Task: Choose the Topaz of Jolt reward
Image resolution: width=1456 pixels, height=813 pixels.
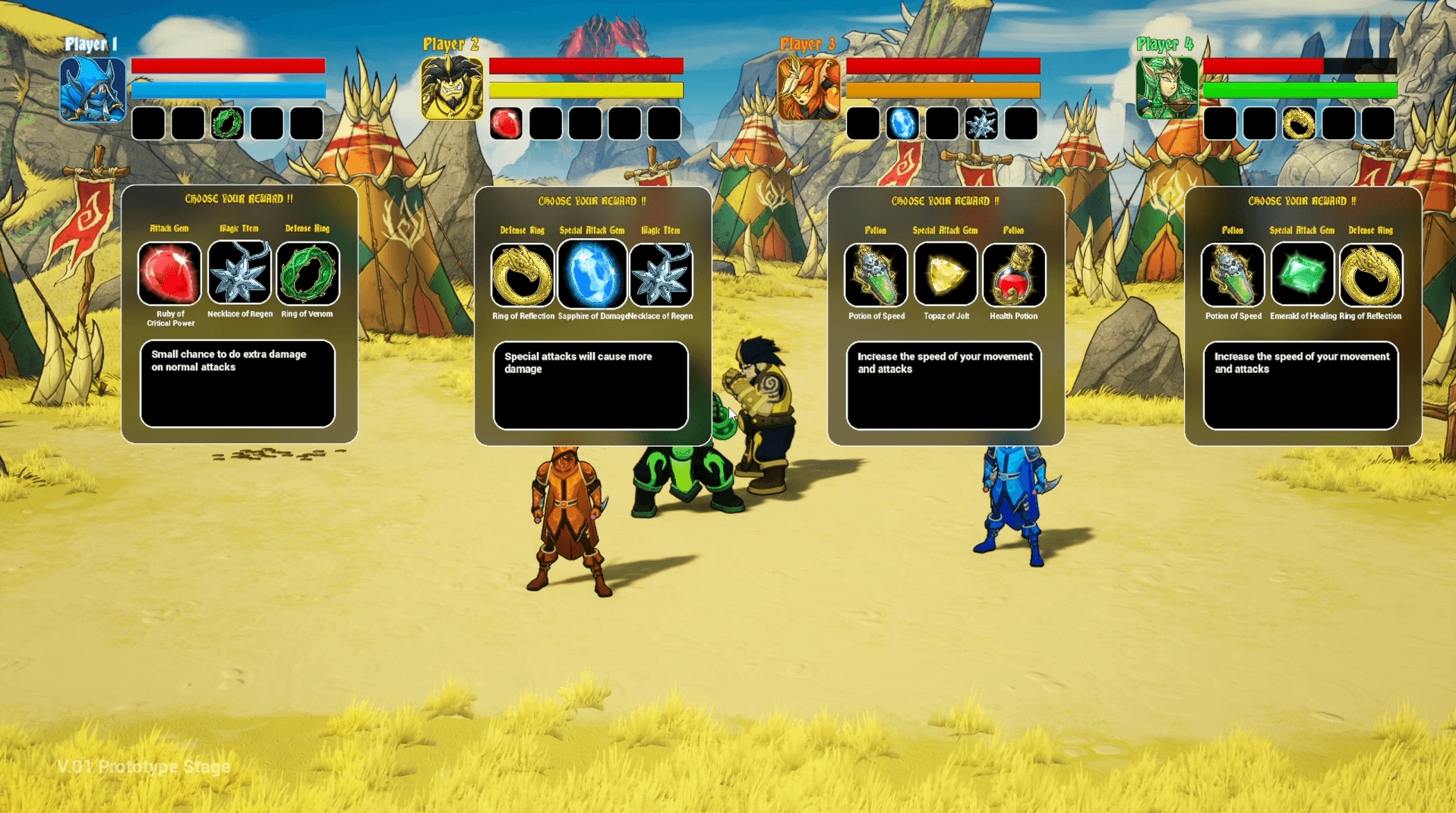Action: tap(946, 275)
